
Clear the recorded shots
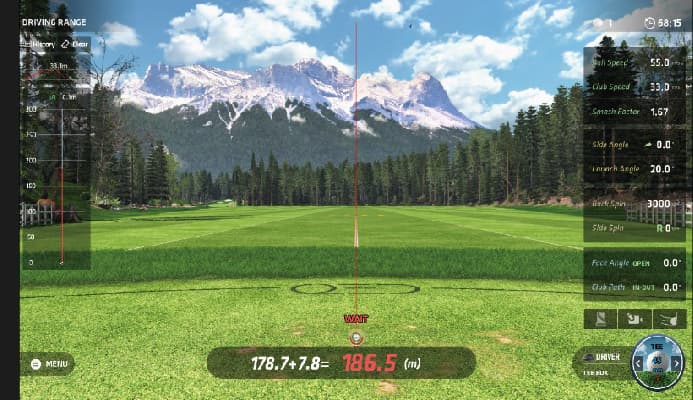pyautogui.click(x=74, y=44)
